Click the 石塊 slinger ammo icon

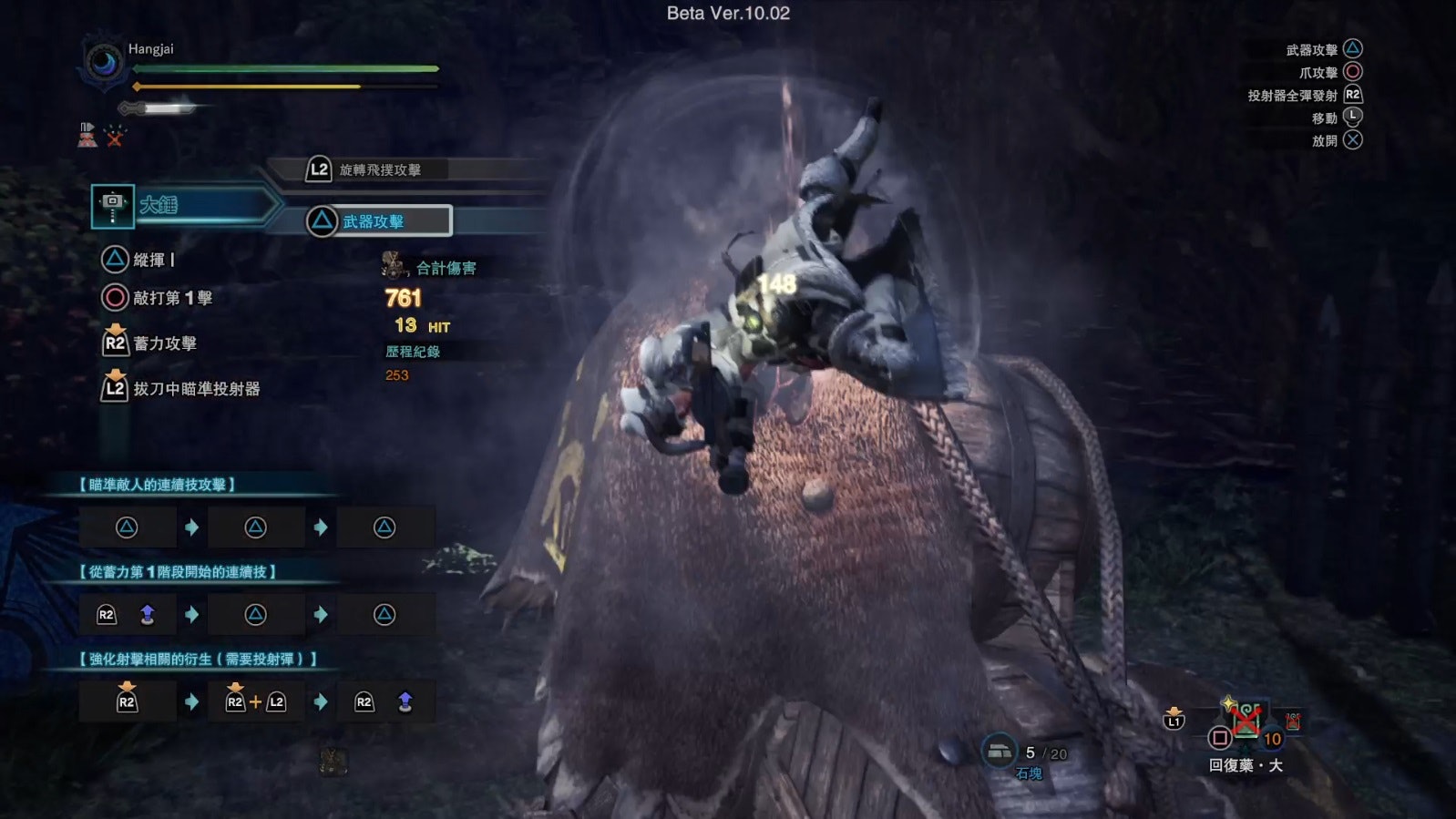point(1000,752)
